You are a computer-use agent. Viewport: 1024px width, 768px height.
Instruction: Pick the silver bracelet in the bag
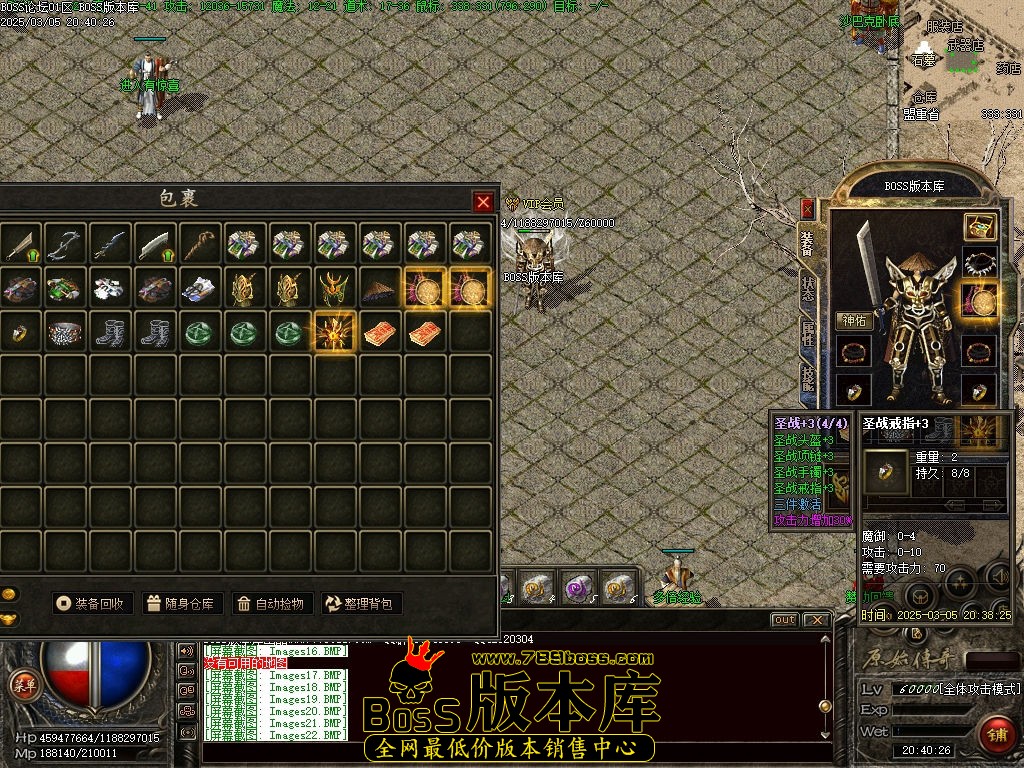pos(65,332)
